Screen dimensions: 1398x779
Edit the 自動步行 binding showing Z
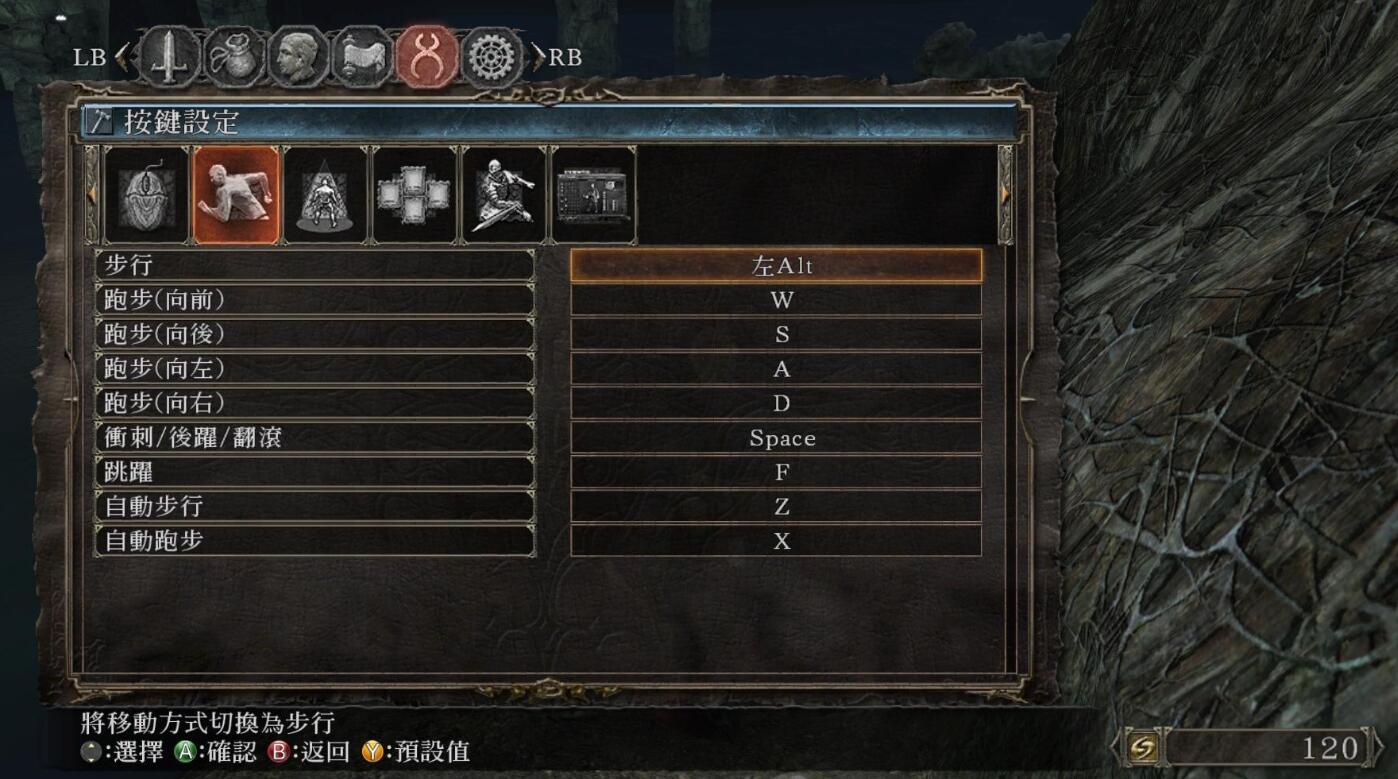click(776, 507)
